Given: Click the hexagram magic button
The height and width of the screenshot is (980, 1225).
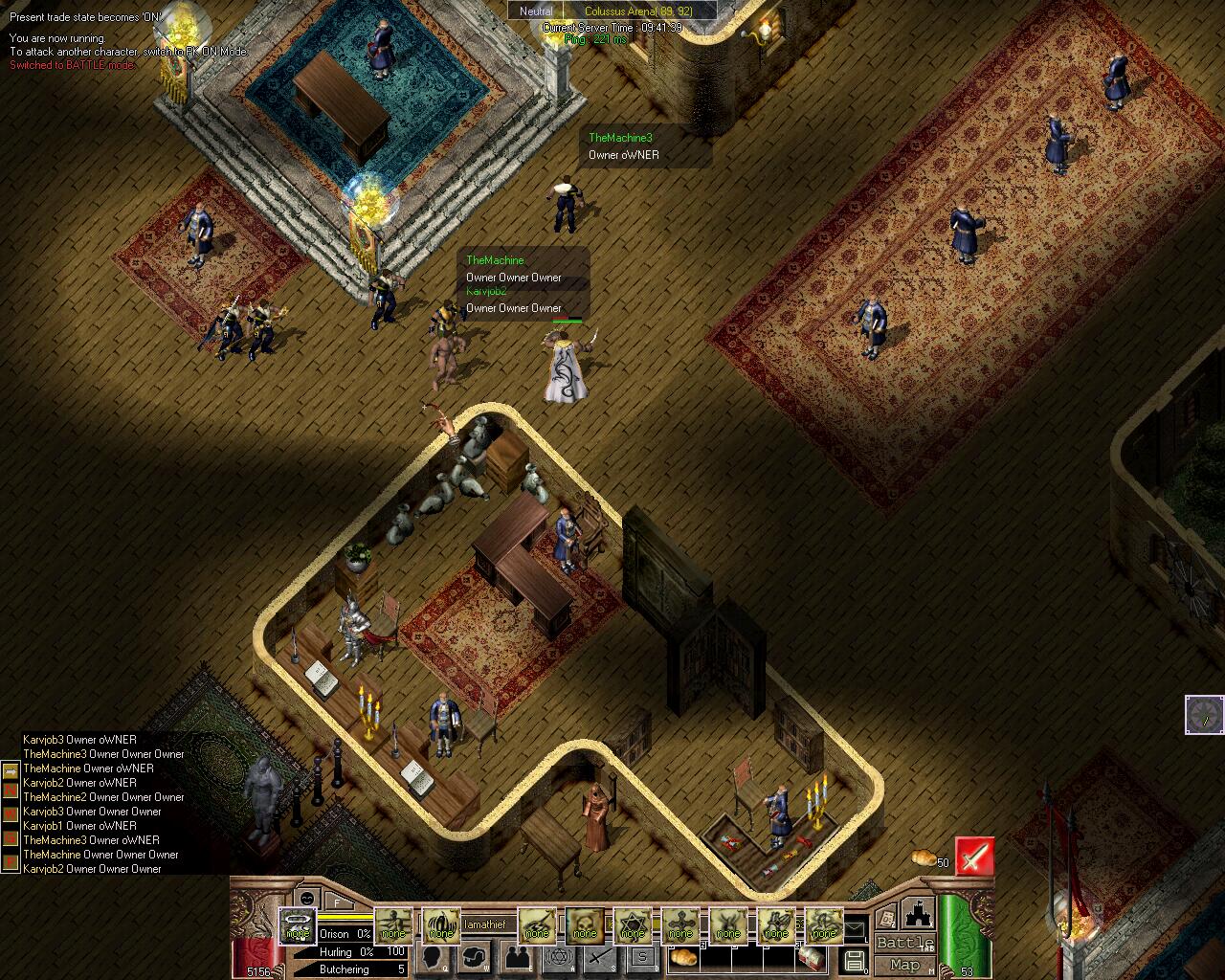Looking at the screenshot, I should [x=561, y=957].
